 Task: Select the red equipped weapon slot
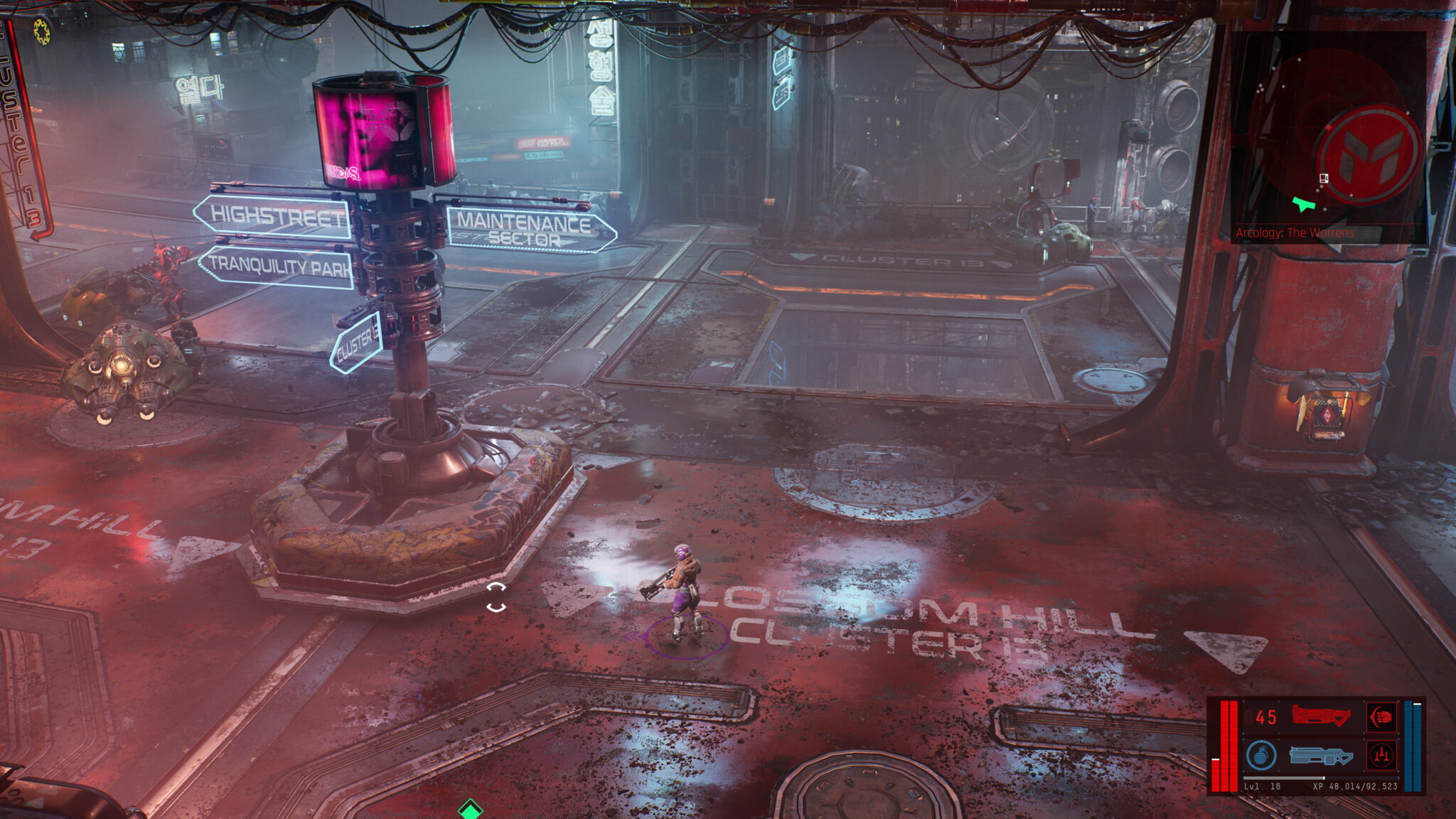point(1320,716)
